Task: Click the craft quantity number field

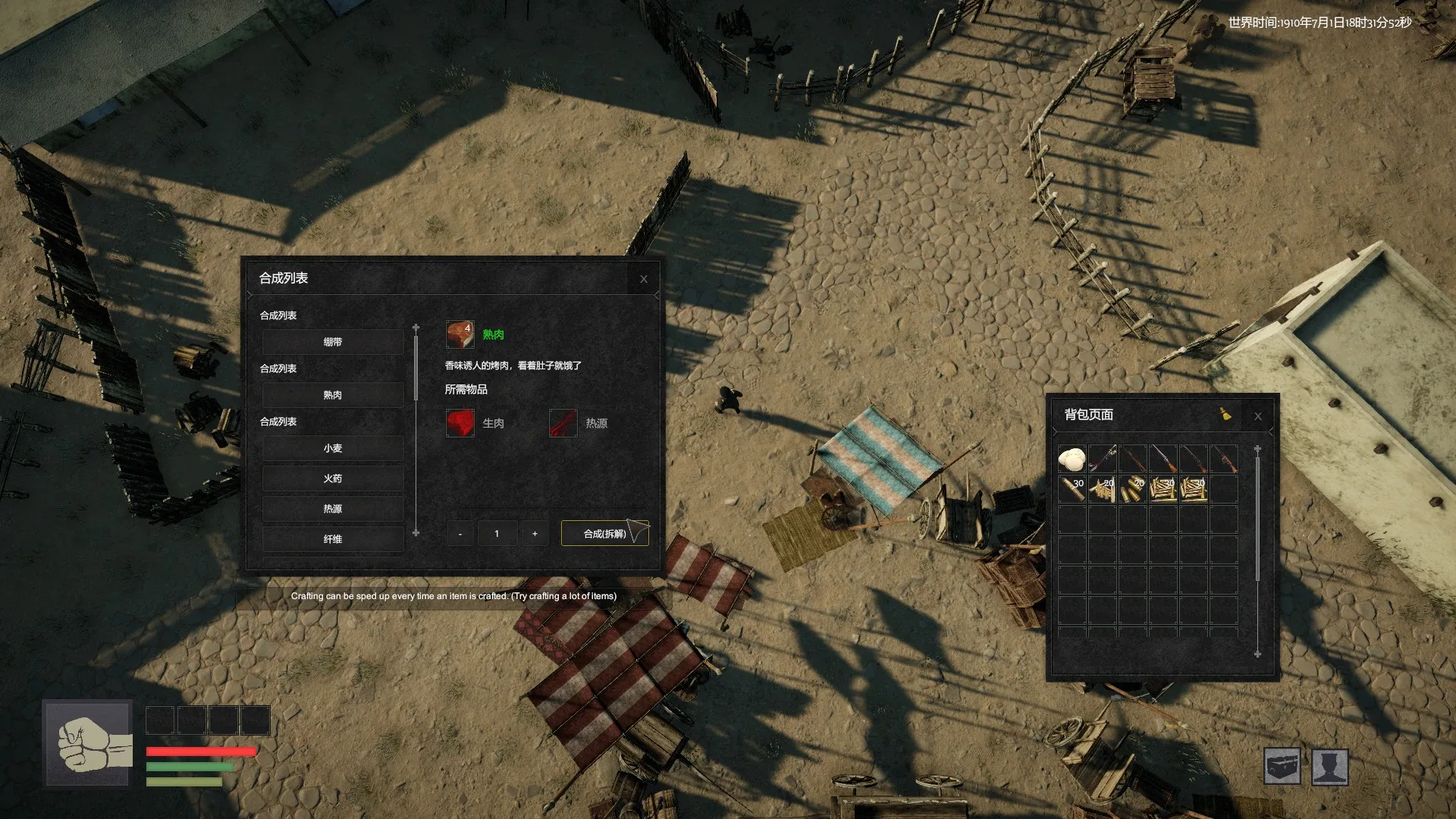Action: (x=497, y=534)
